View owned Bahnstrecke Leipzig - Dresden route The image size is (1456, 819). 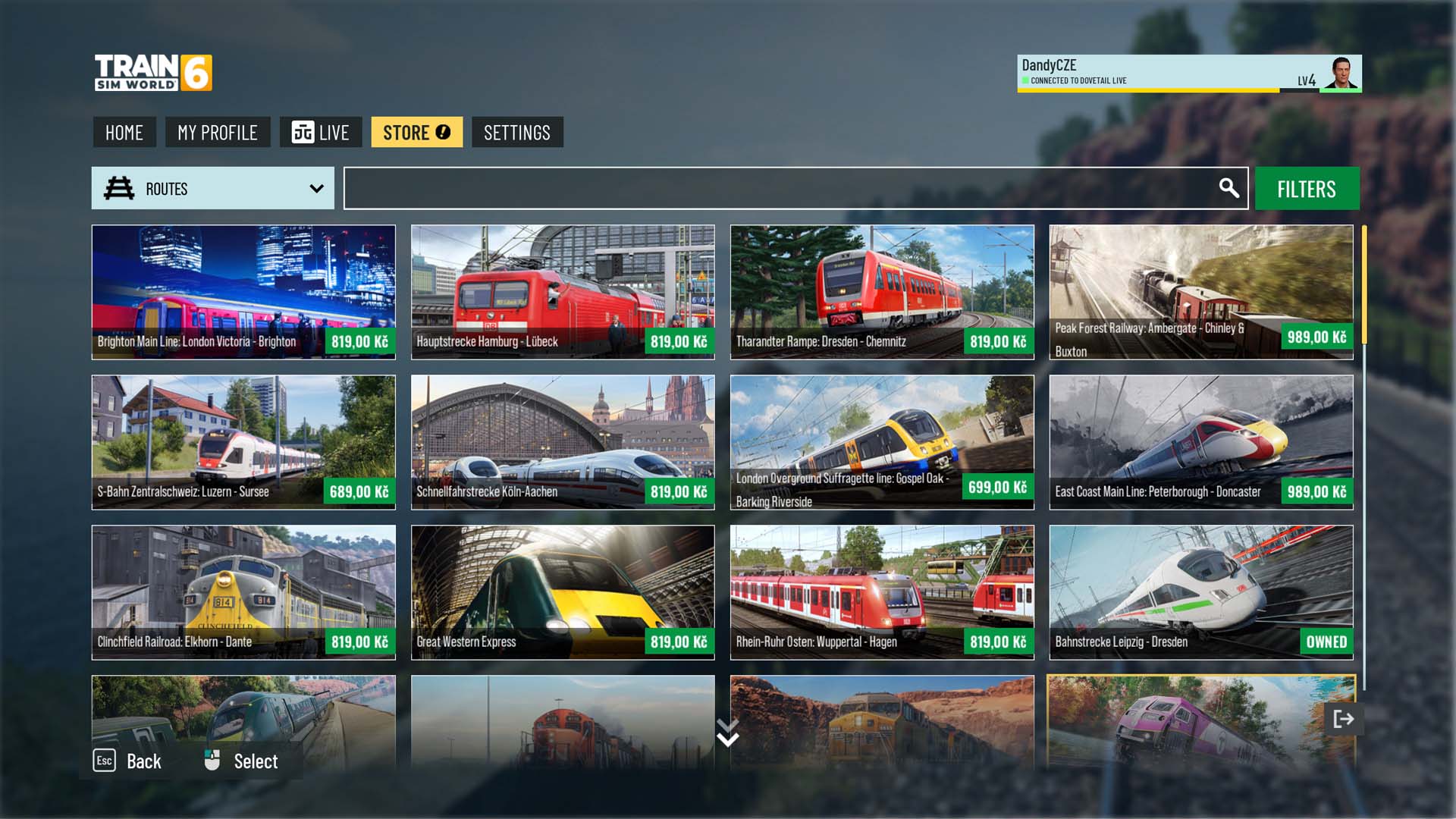pyautogui.click(x=1201, y=592)
